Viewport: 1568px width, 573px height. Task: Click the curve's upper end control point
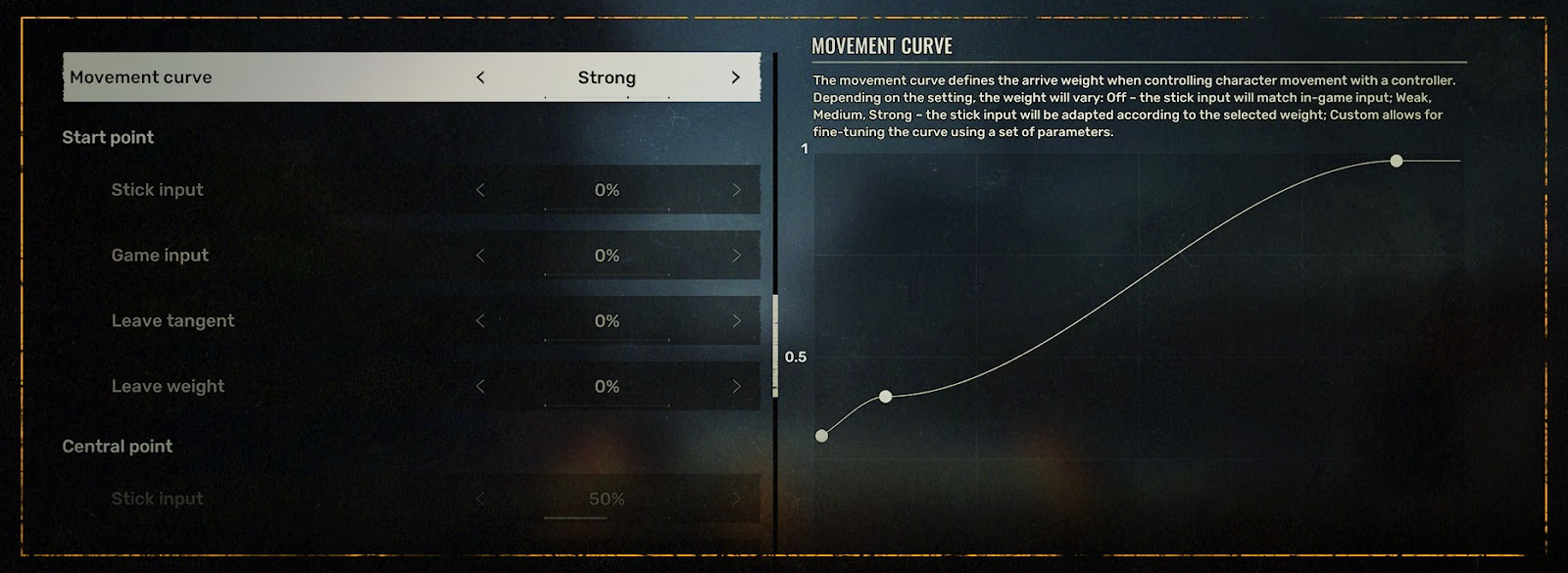[x=1396, y=161]
